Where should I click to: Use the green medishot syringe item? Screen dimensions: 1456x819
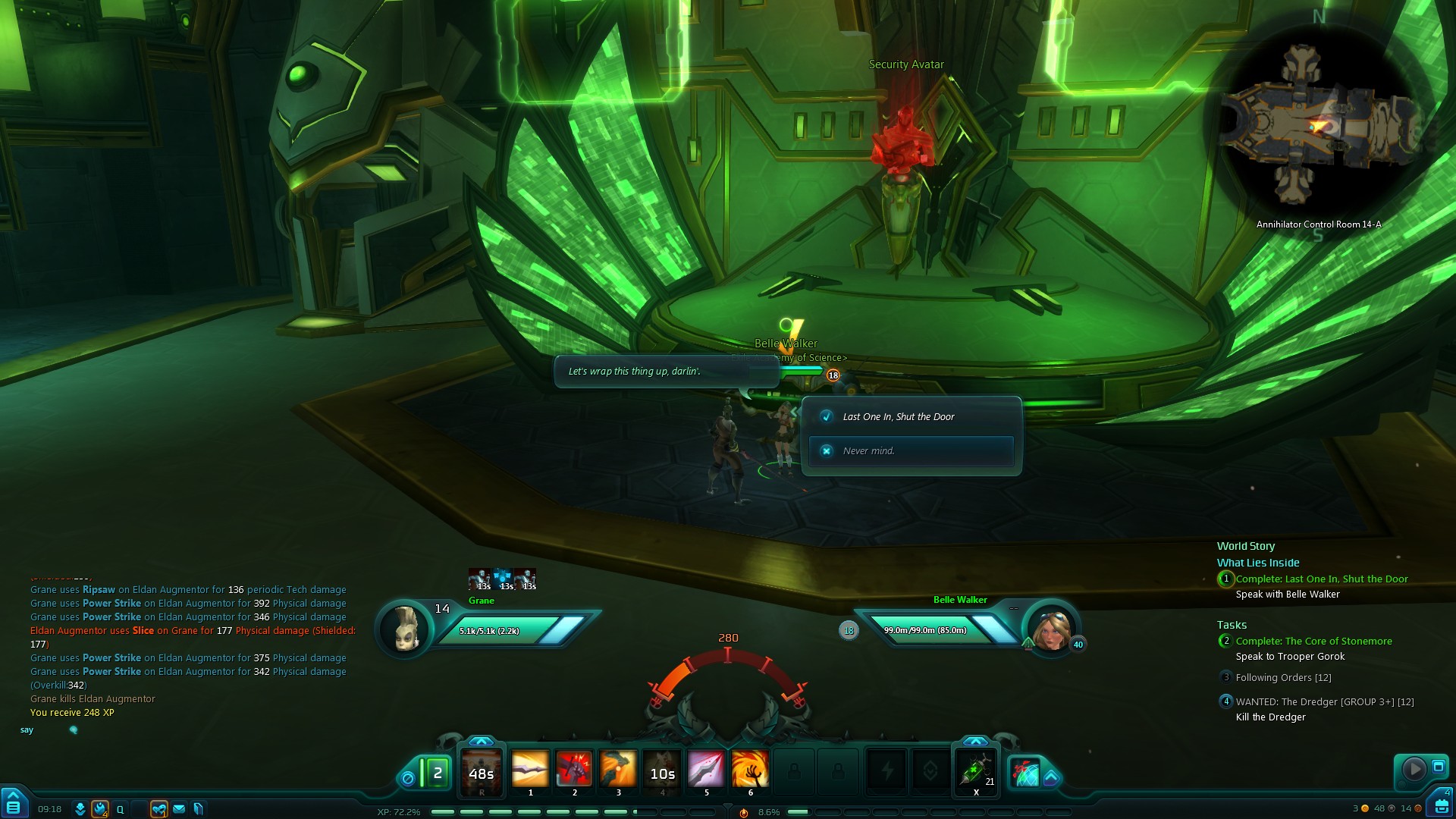click(976, 771)
